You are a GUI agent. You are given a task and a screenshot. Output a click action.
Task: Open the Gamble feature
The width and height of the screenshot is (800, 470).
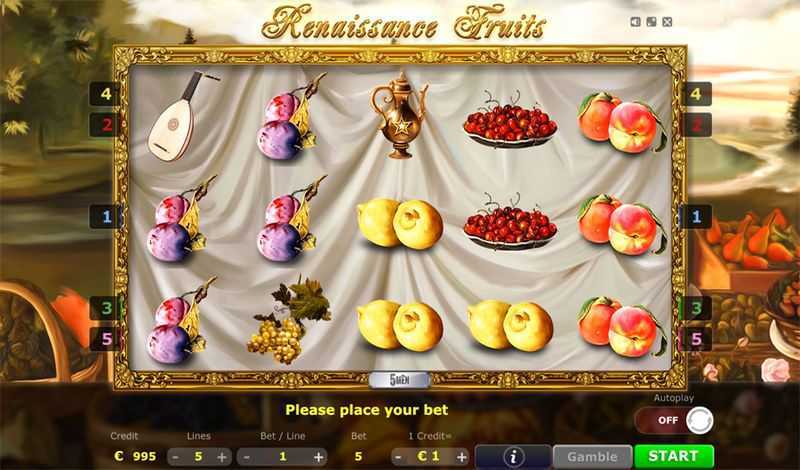tap(592, 456)
